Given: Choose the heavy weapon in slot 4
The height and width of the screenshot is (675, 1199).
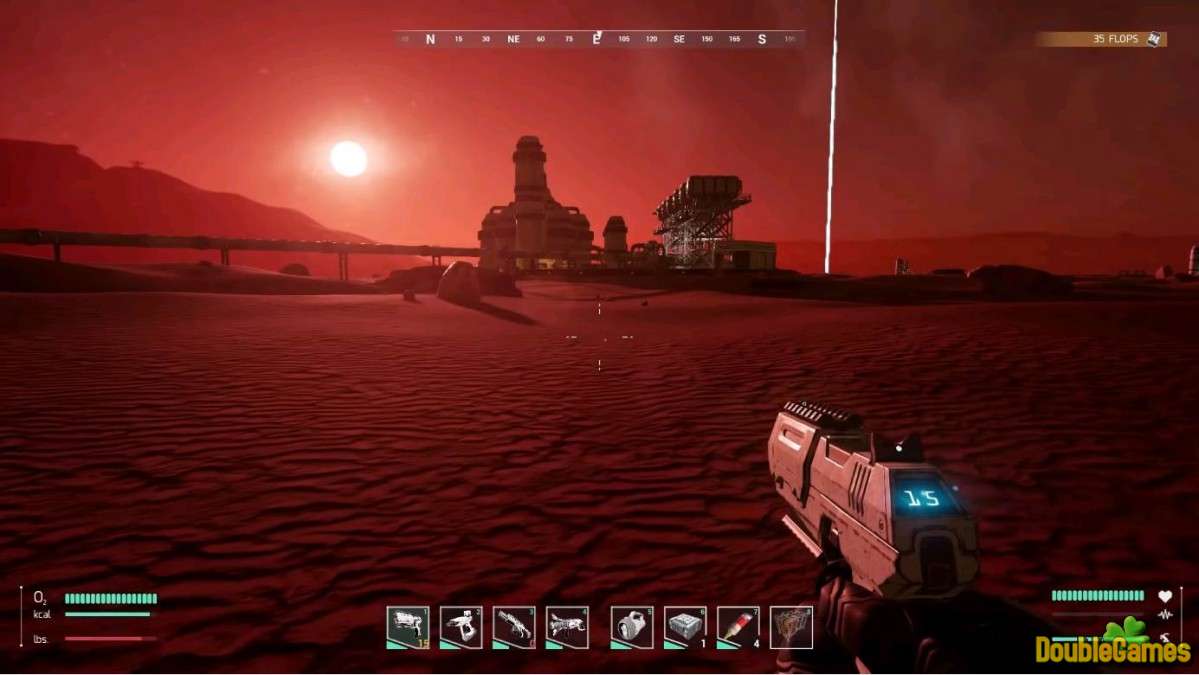Looking at the screenshot, I should click(567, 627).
